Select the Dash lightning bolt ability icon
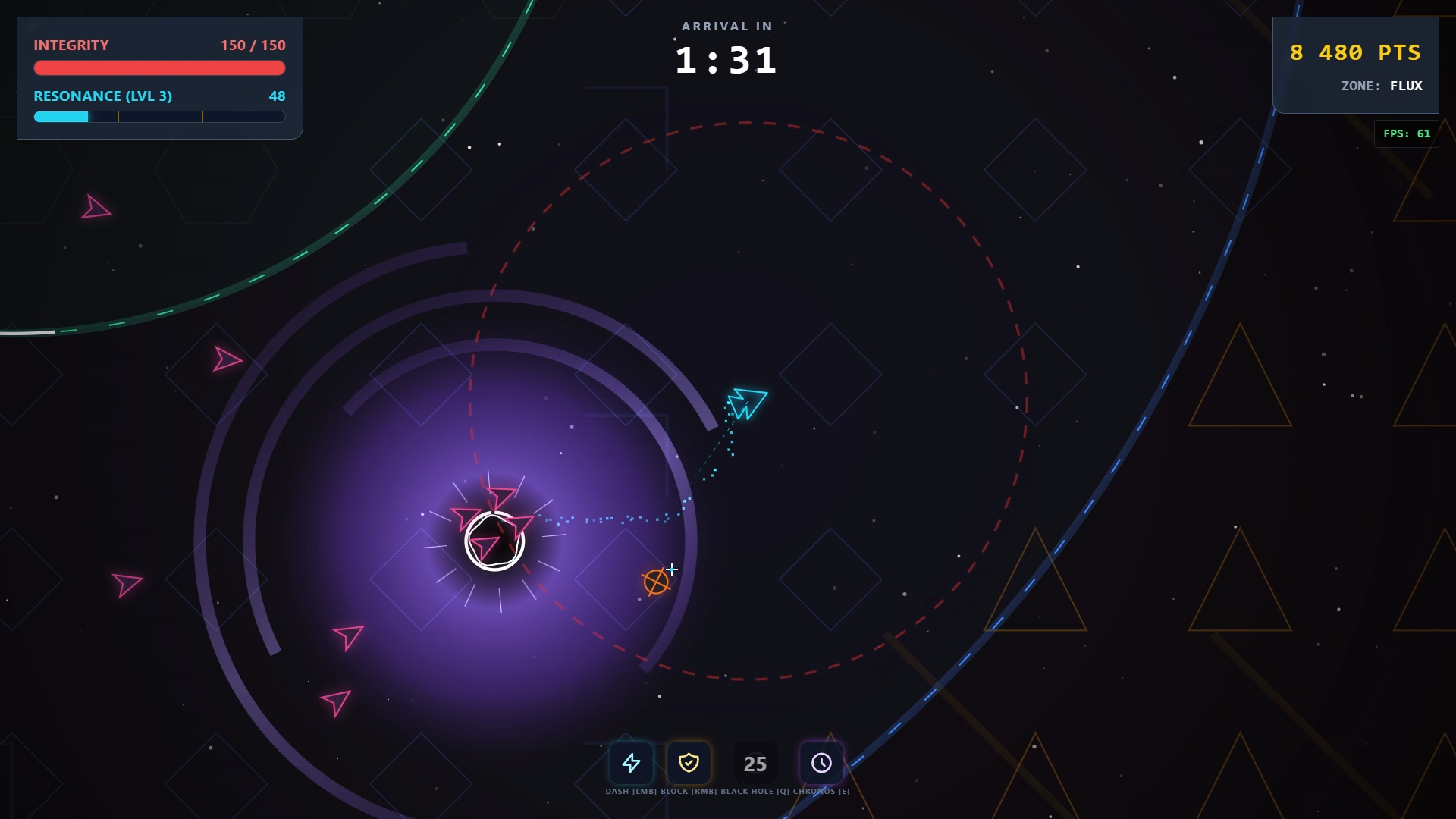The image size is (1456, 819). tap(632, 764)
